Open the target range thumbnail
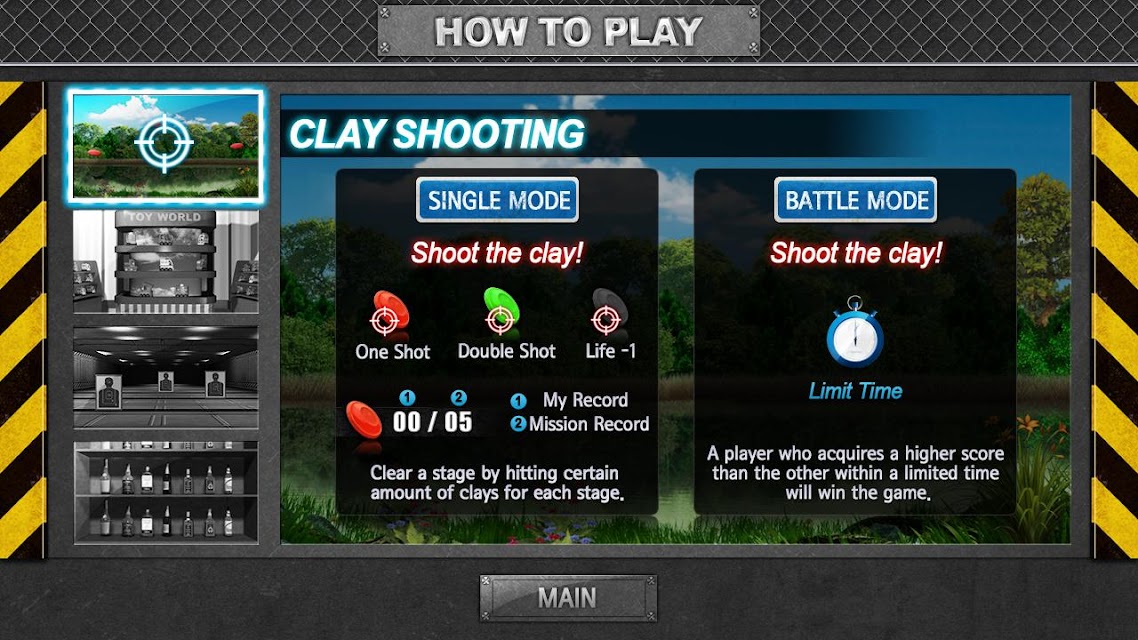 [x=166, y=378]
